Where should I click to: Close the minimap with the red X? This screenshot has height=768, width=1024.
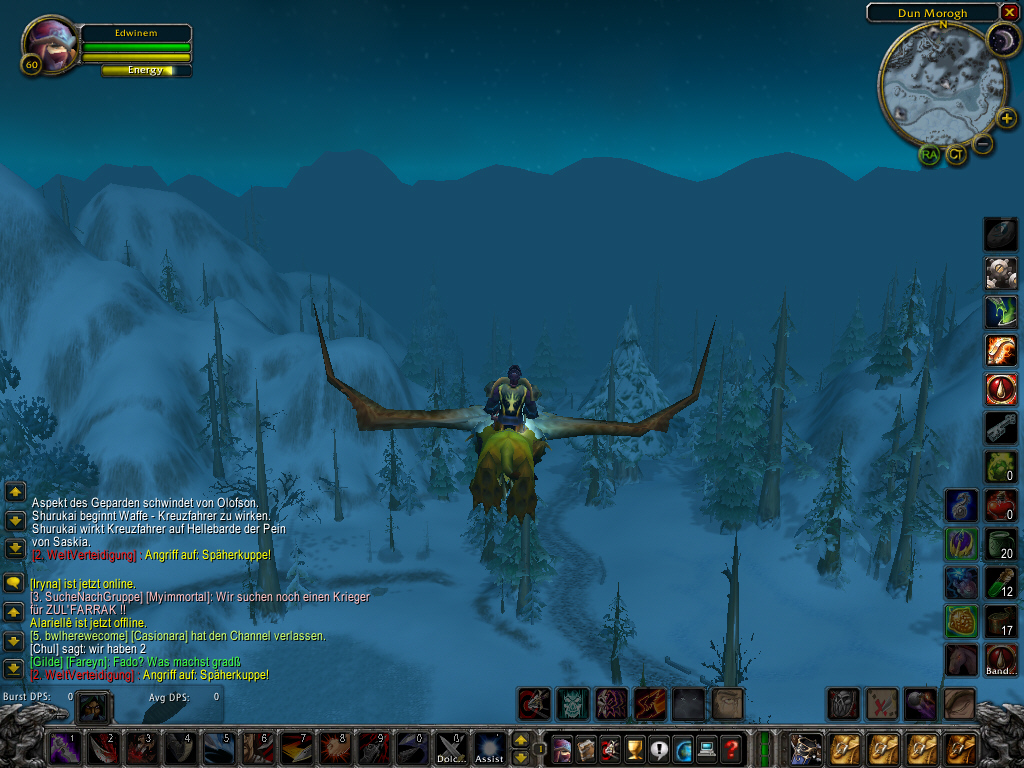[x=1009, y=12]
